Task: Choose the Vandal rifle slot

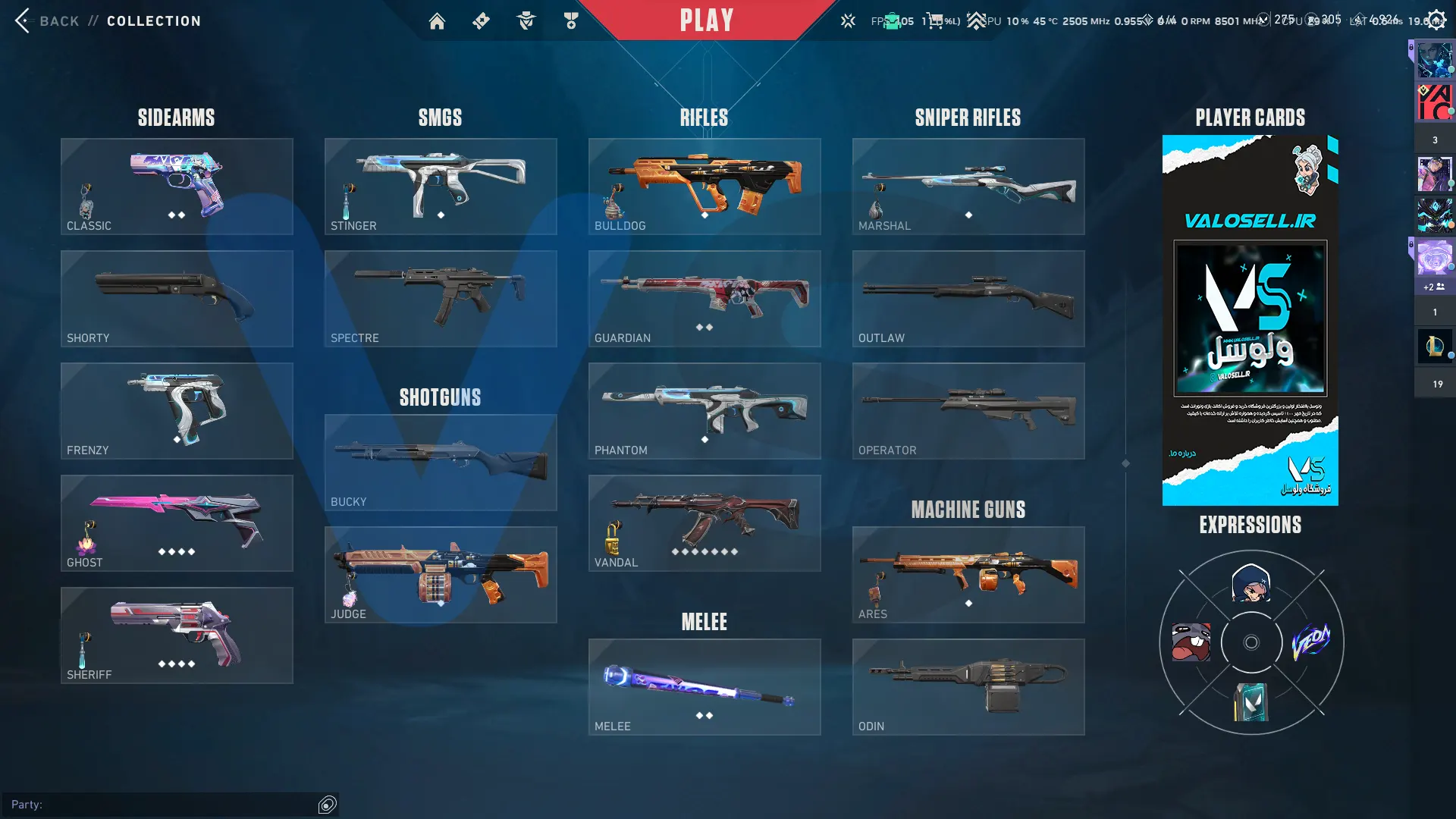Action: click(704, 523)
